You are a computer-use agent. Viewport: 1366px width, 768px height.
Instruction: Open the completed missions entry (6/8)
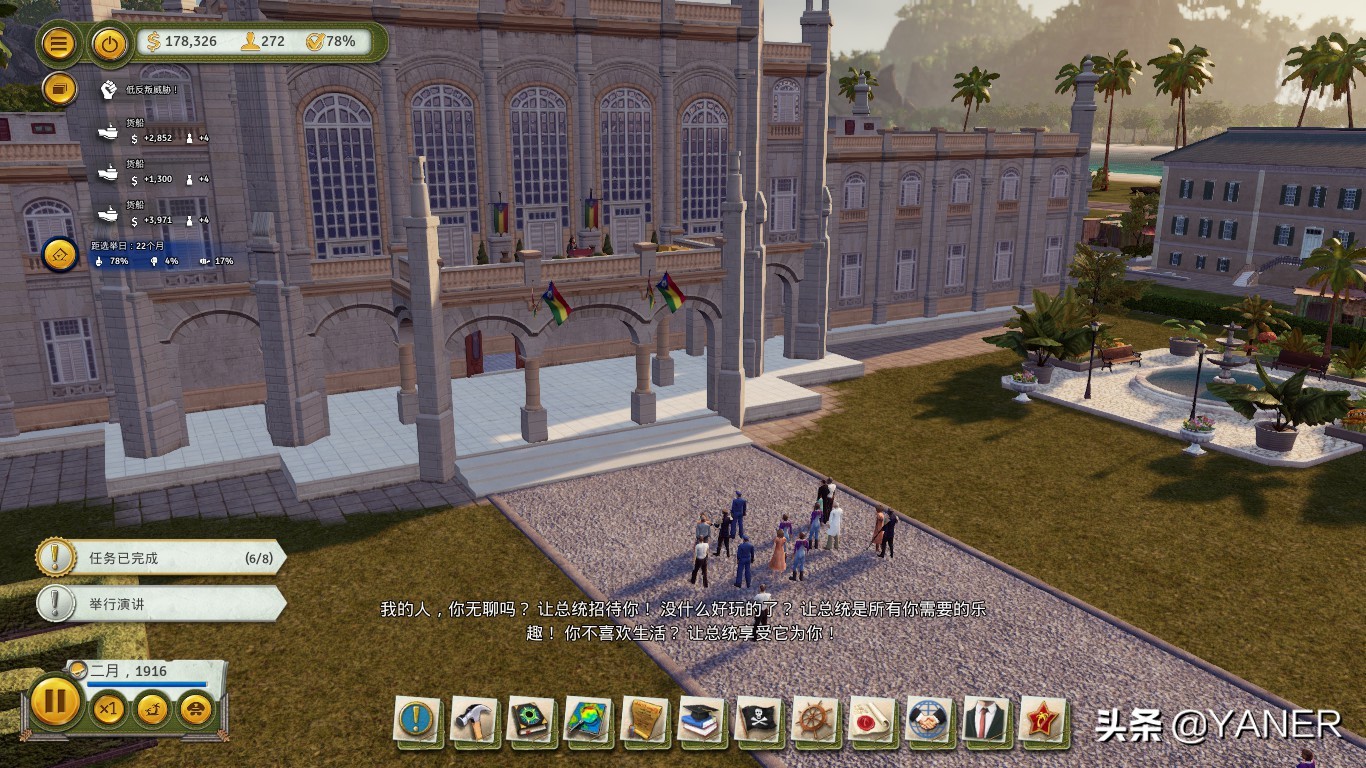[160, 558]
